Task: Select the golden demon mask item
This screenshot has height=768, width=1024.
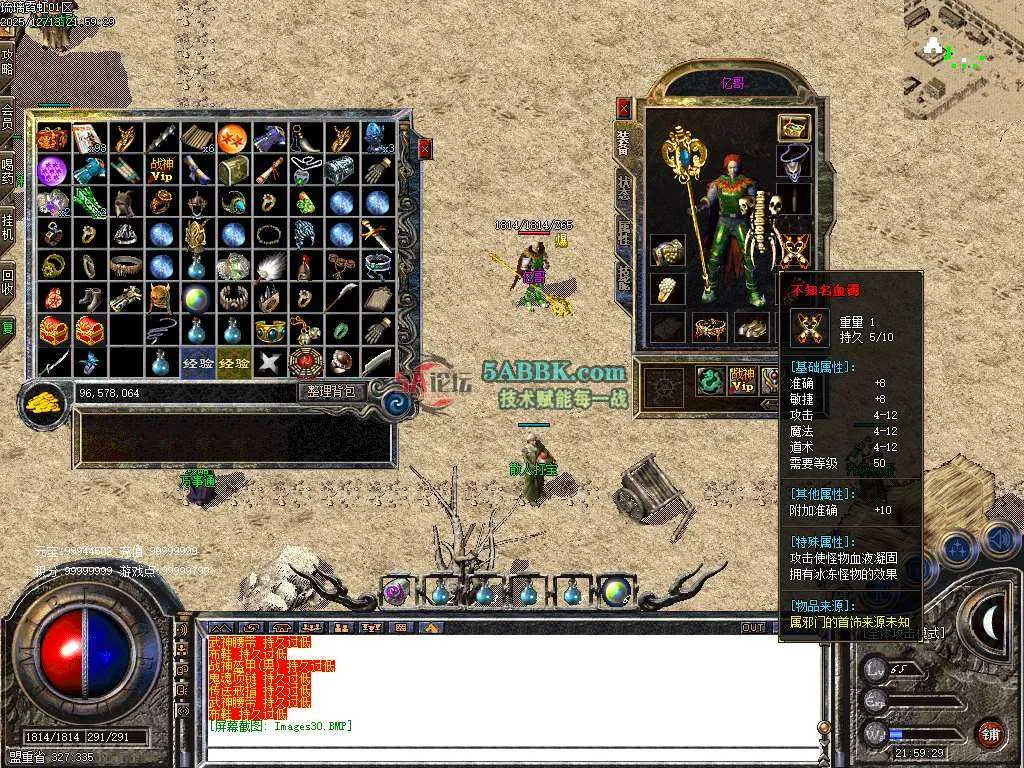Action: [x=161, y=298]
